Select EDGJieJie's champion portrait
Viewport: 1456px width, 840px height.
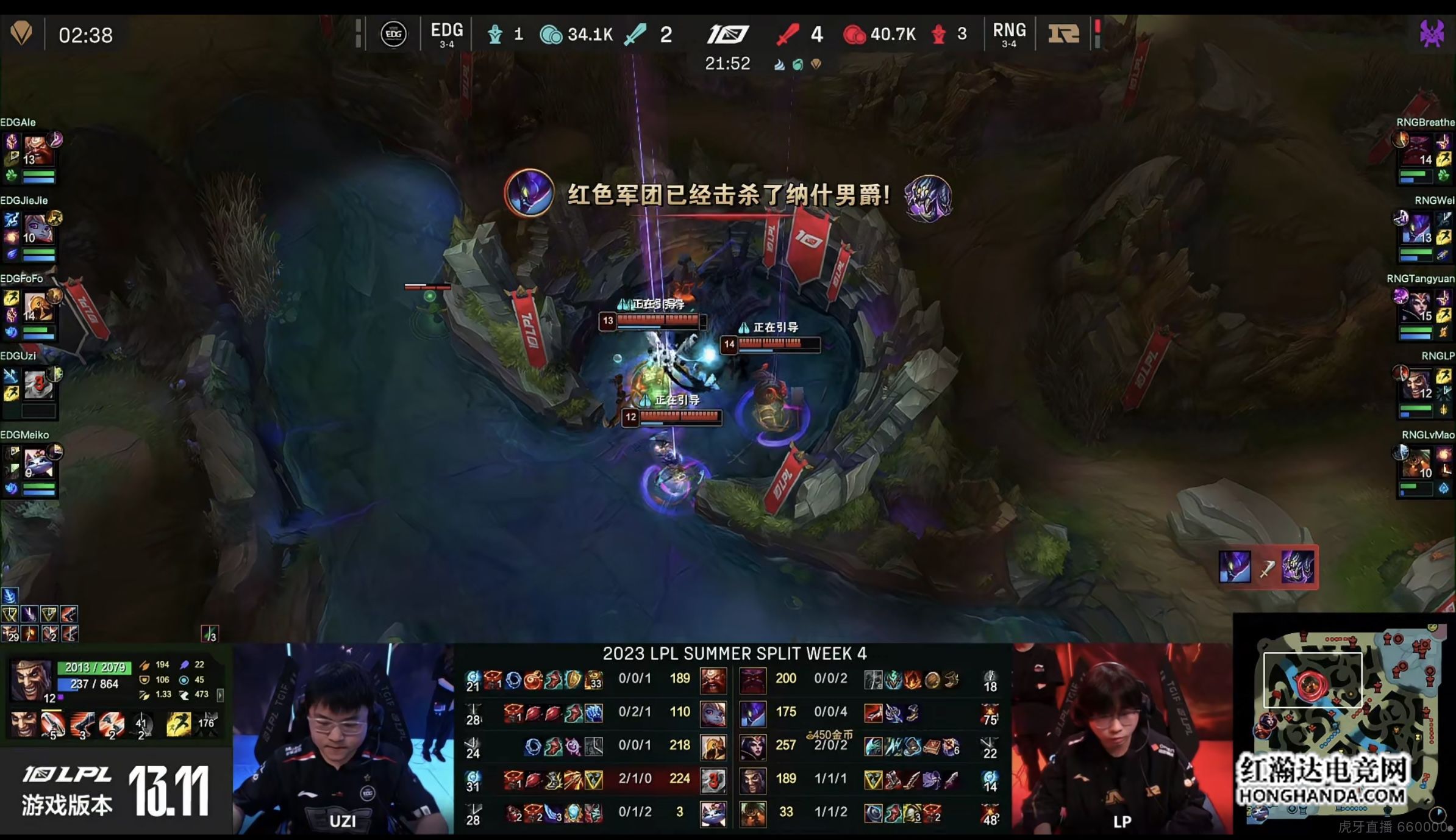click(37, 229)
